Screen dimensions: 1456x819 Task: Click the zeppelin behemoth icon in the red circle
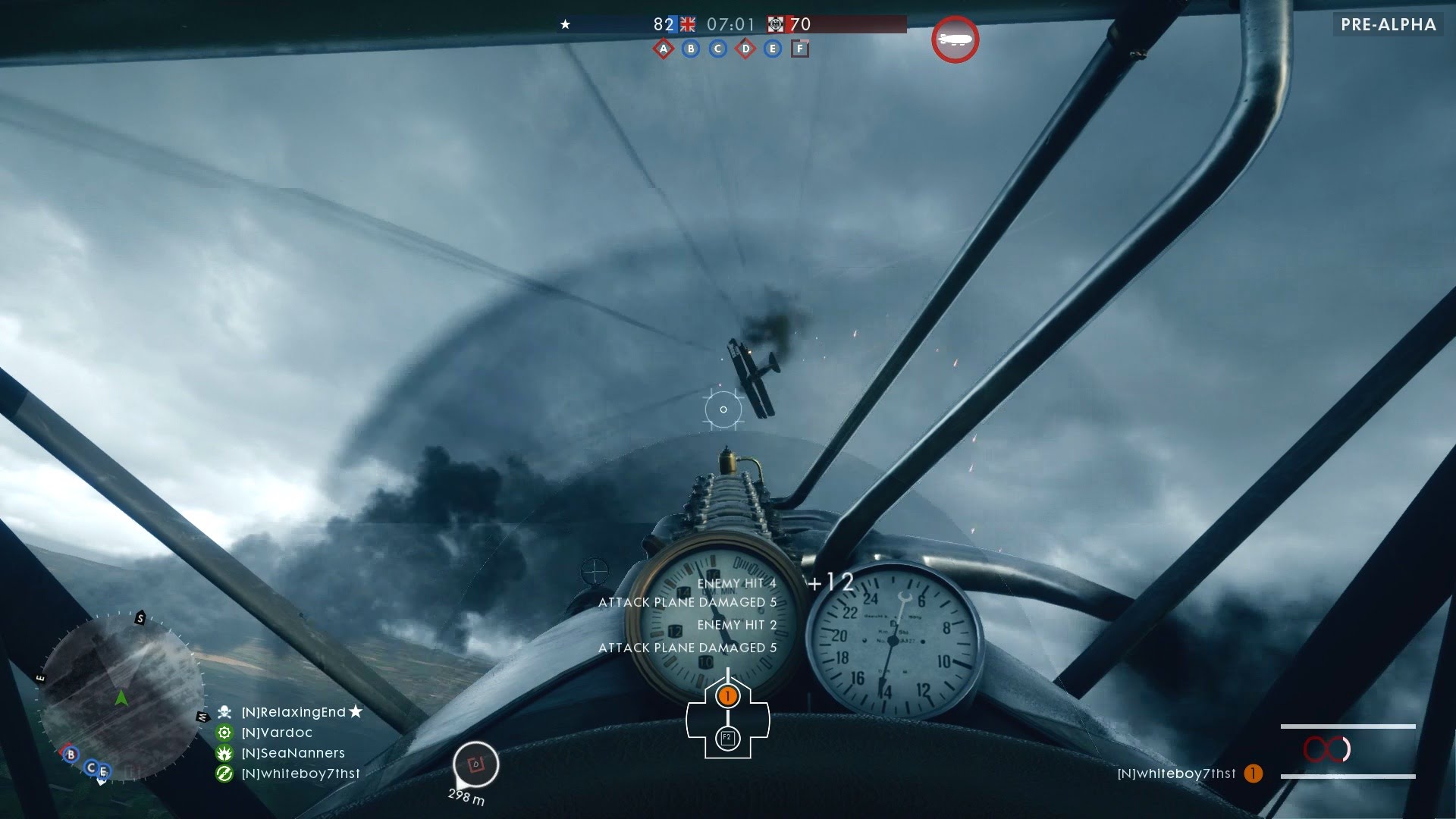[955, 39]
